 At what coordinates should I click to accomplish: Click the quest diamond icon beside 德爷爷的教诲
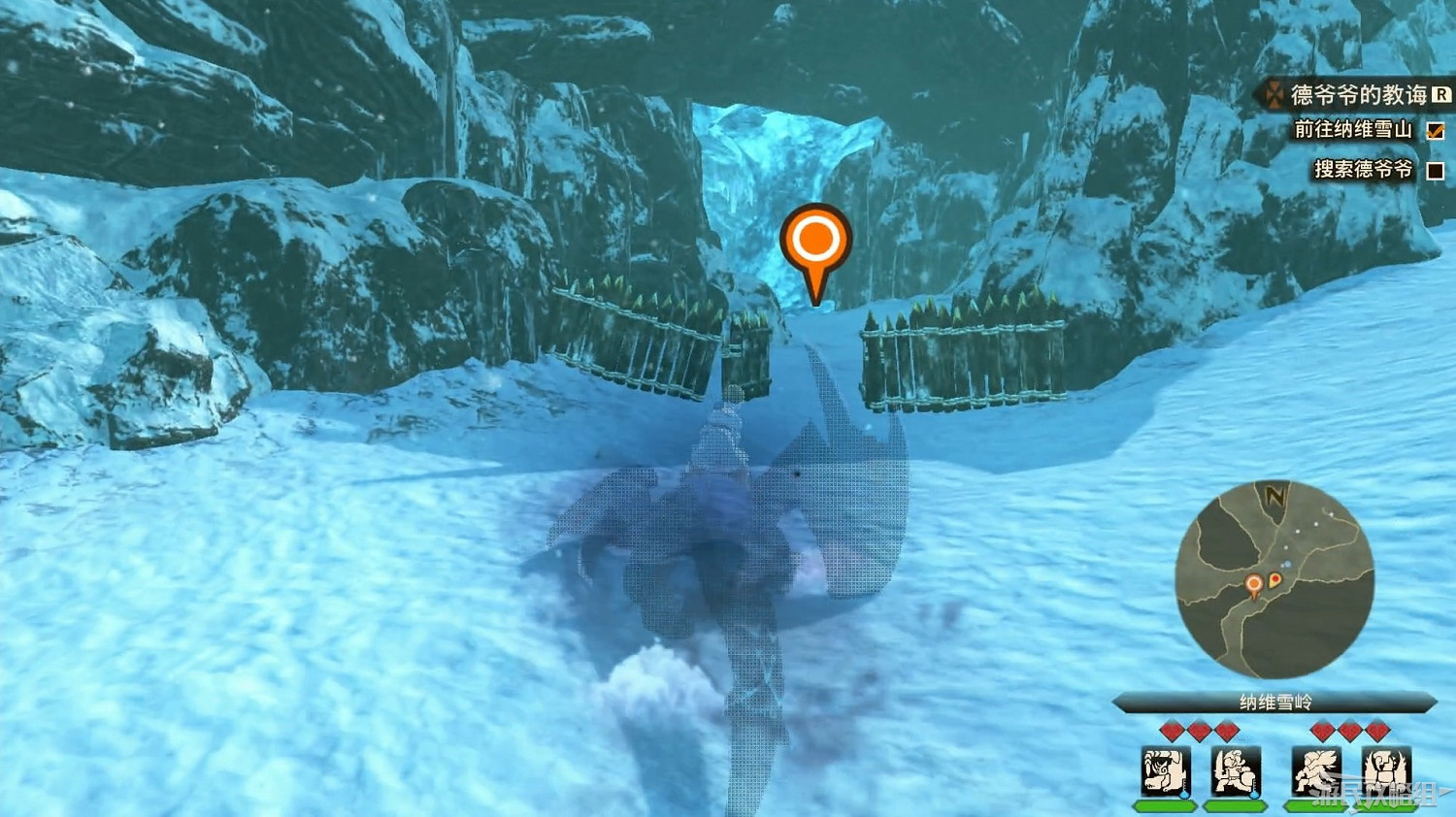coord(1274,94)
